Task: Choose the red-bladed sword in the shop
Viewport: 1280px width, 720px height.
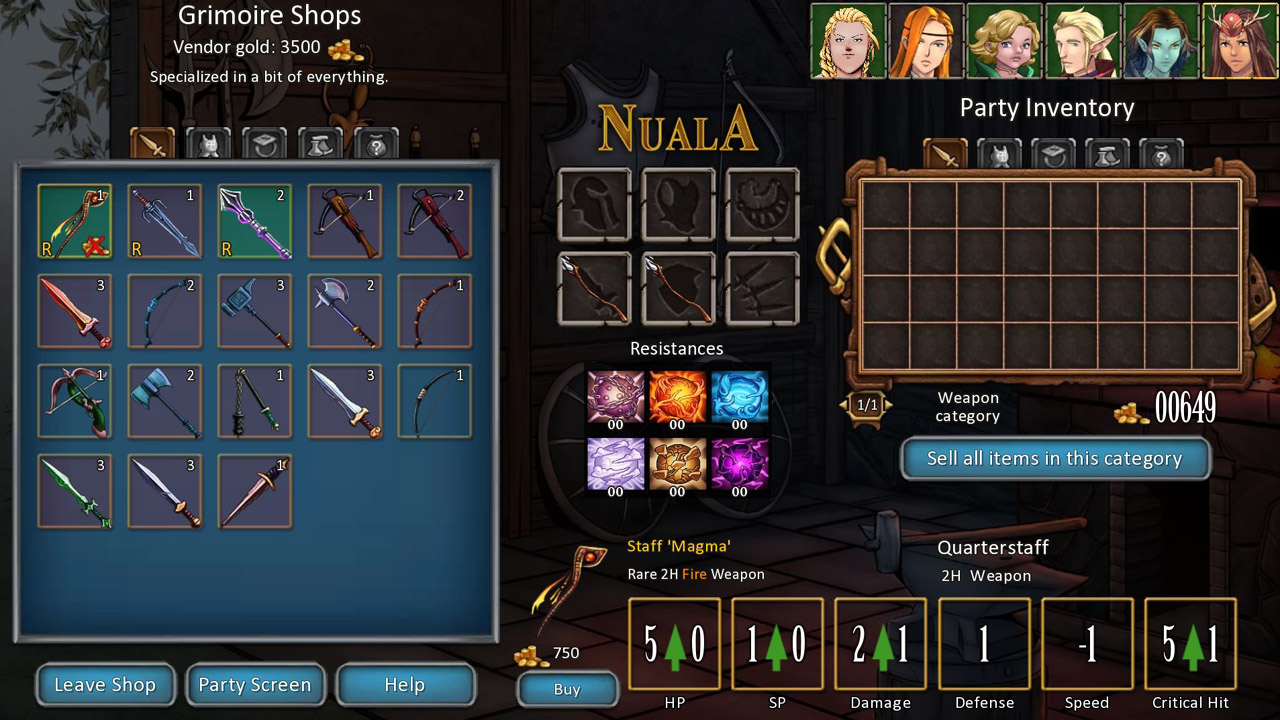Action: (75, 311)
